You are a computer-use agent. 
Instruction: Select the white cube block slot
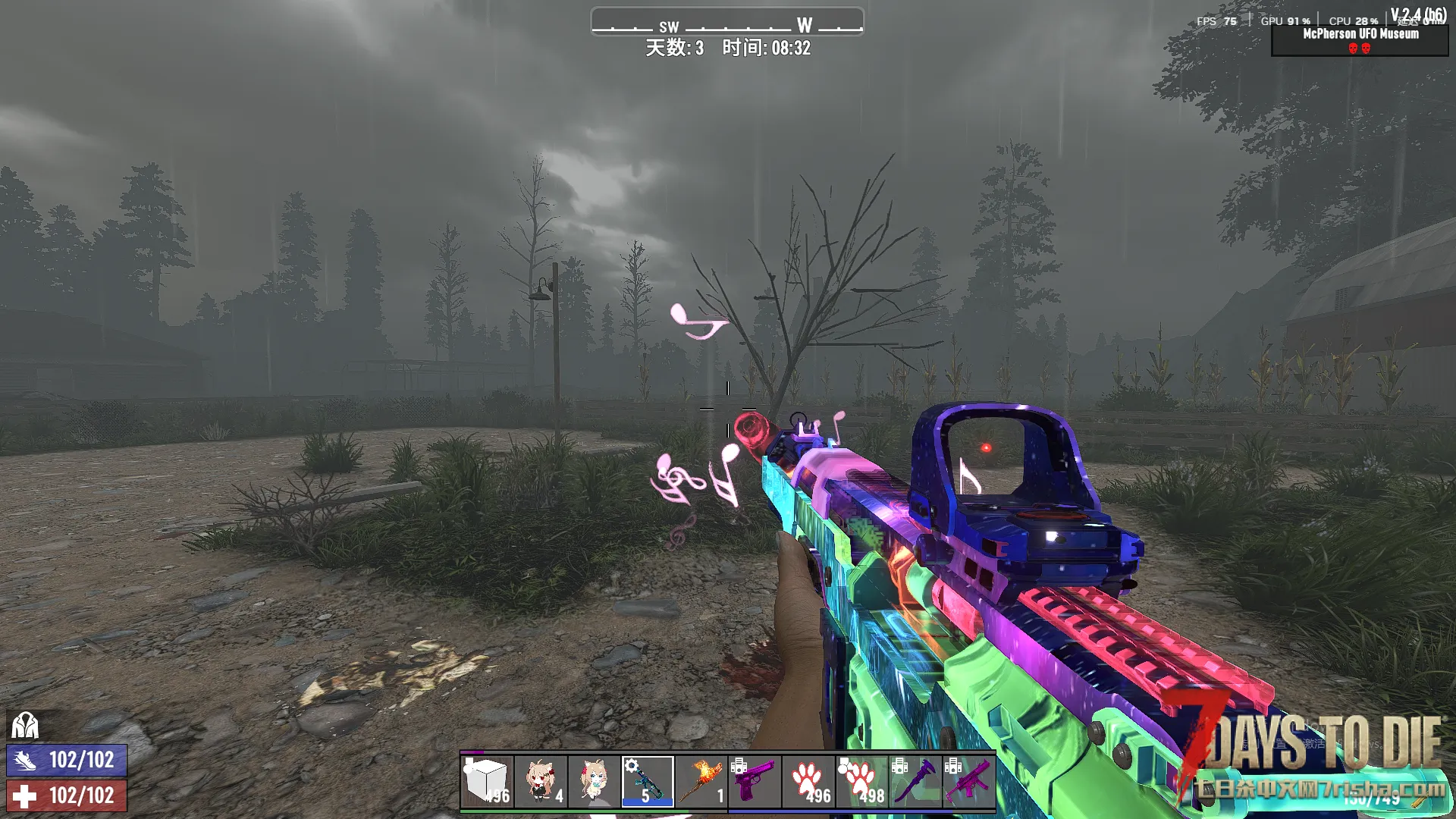click(x=487, y=781)
